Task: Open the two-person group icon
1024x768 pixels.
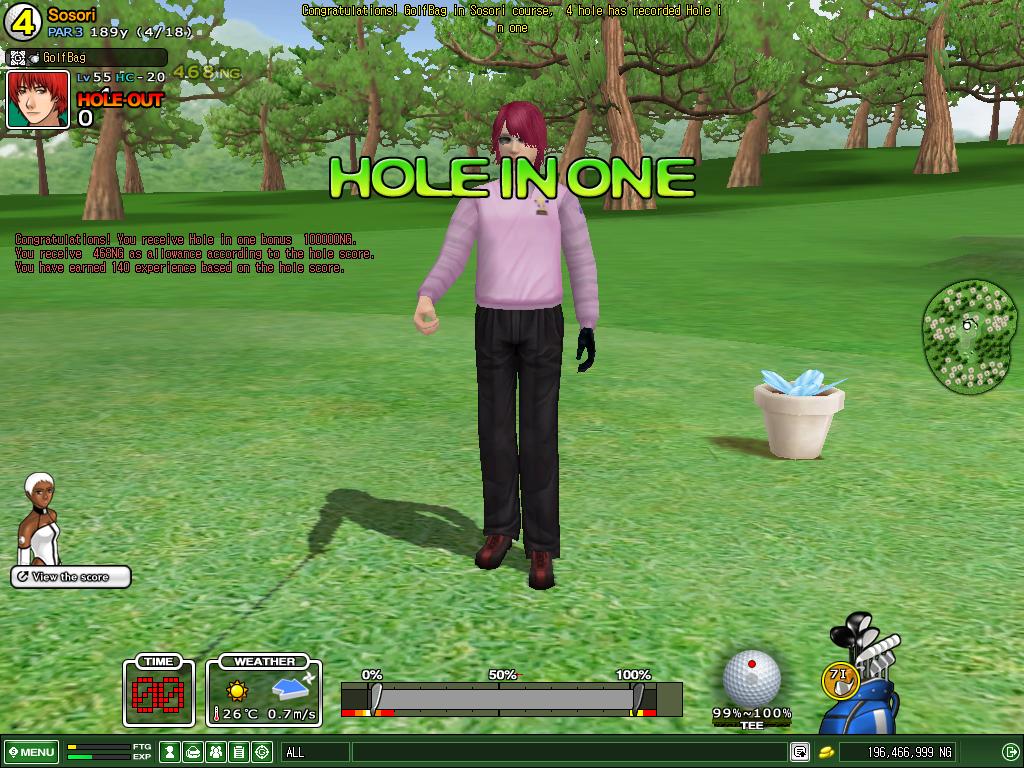Action: (216, 752)
